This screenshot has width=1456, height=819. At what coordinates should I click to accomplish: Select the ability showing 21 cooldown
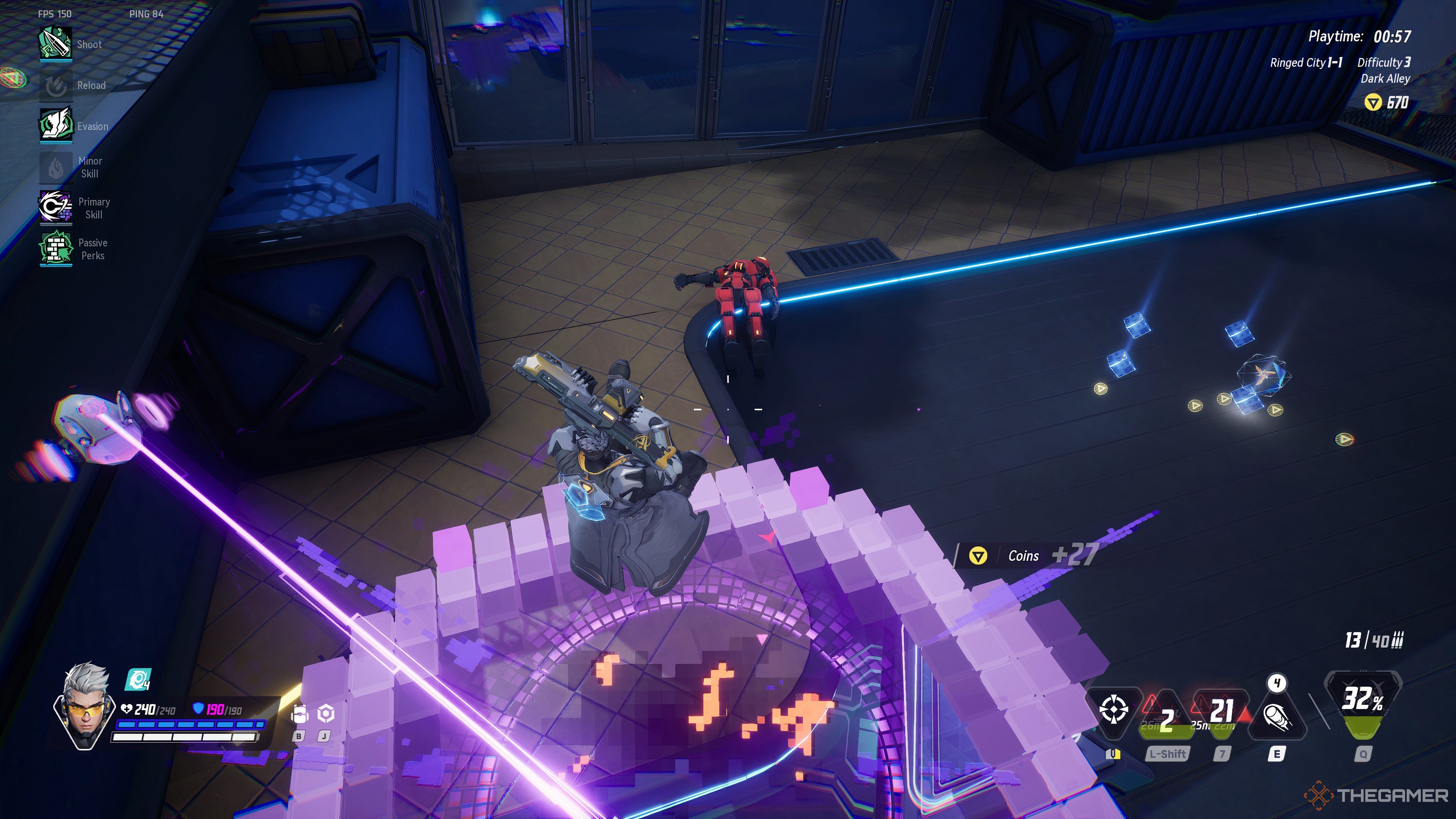[1221, 713]
